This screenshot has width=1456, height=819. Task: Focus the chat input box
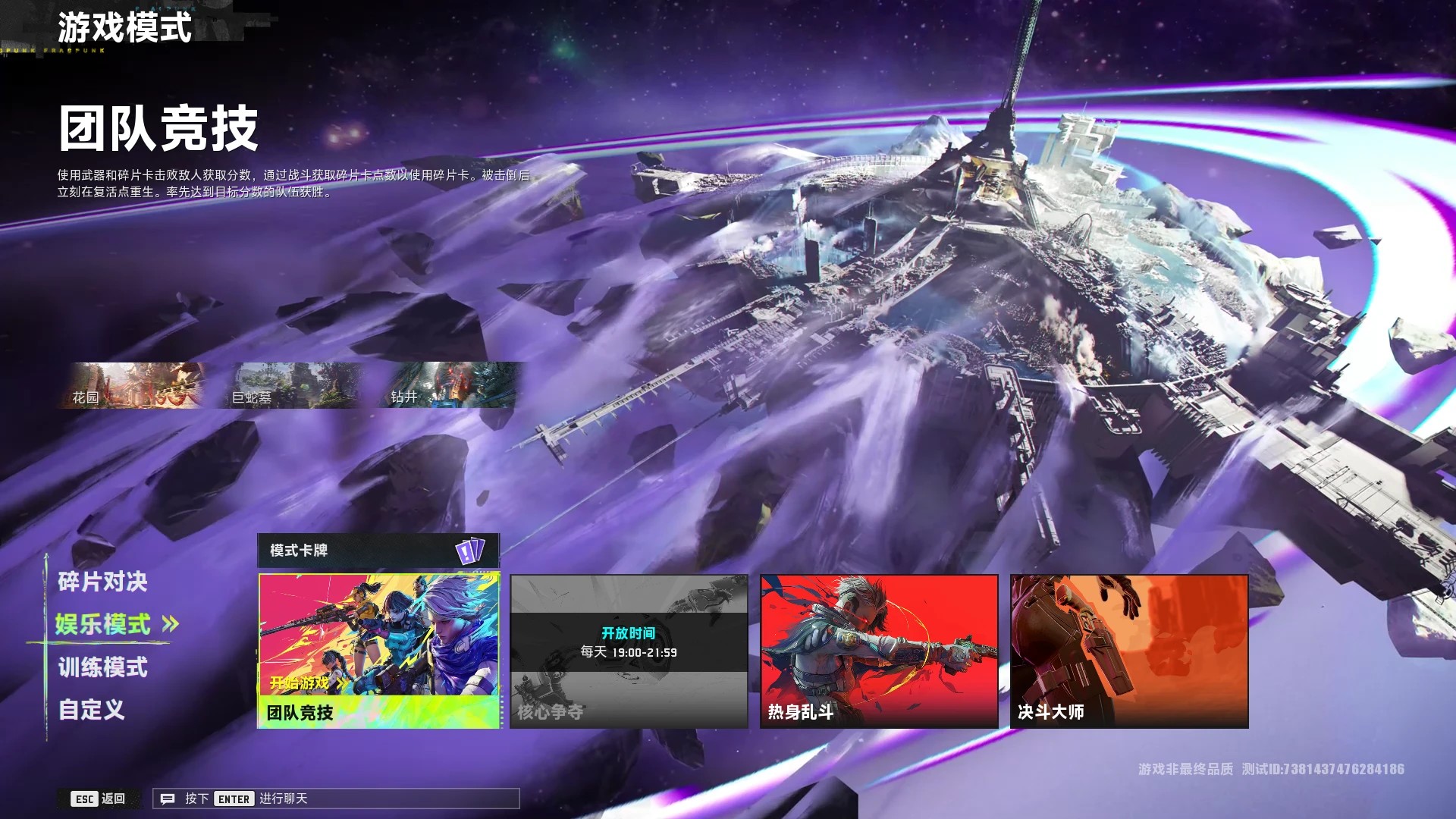(x=336, y=799)
